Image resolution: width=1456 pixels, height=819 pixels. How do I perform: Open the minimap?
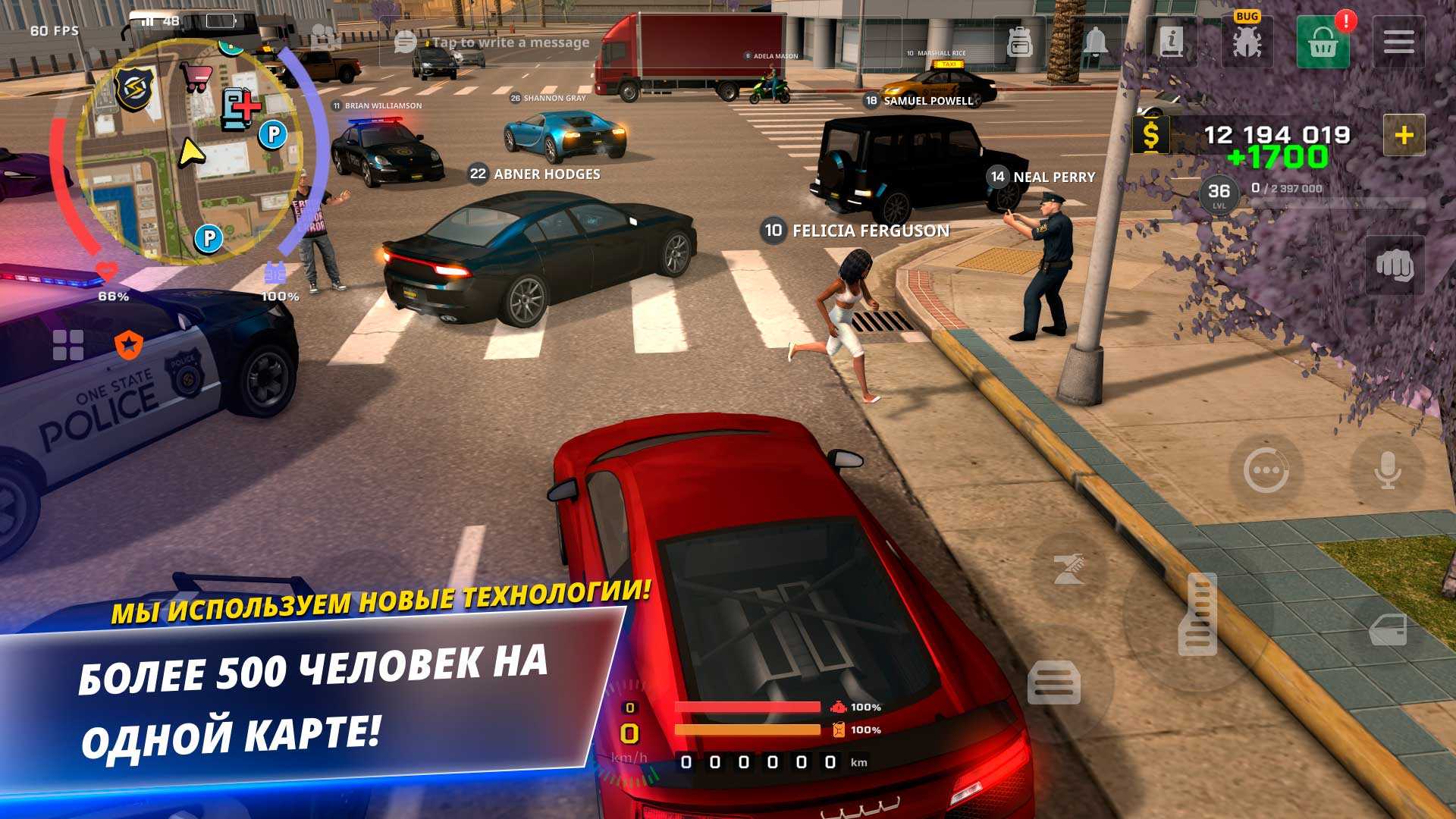point(190,152)
